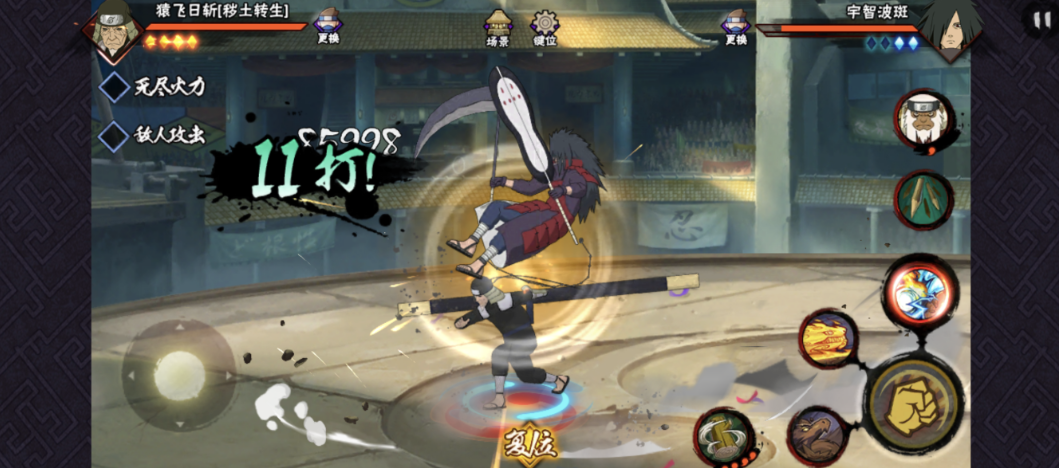Use the bamboo log item button
Screen dimensions: 1059x468
tap(923, 199)
